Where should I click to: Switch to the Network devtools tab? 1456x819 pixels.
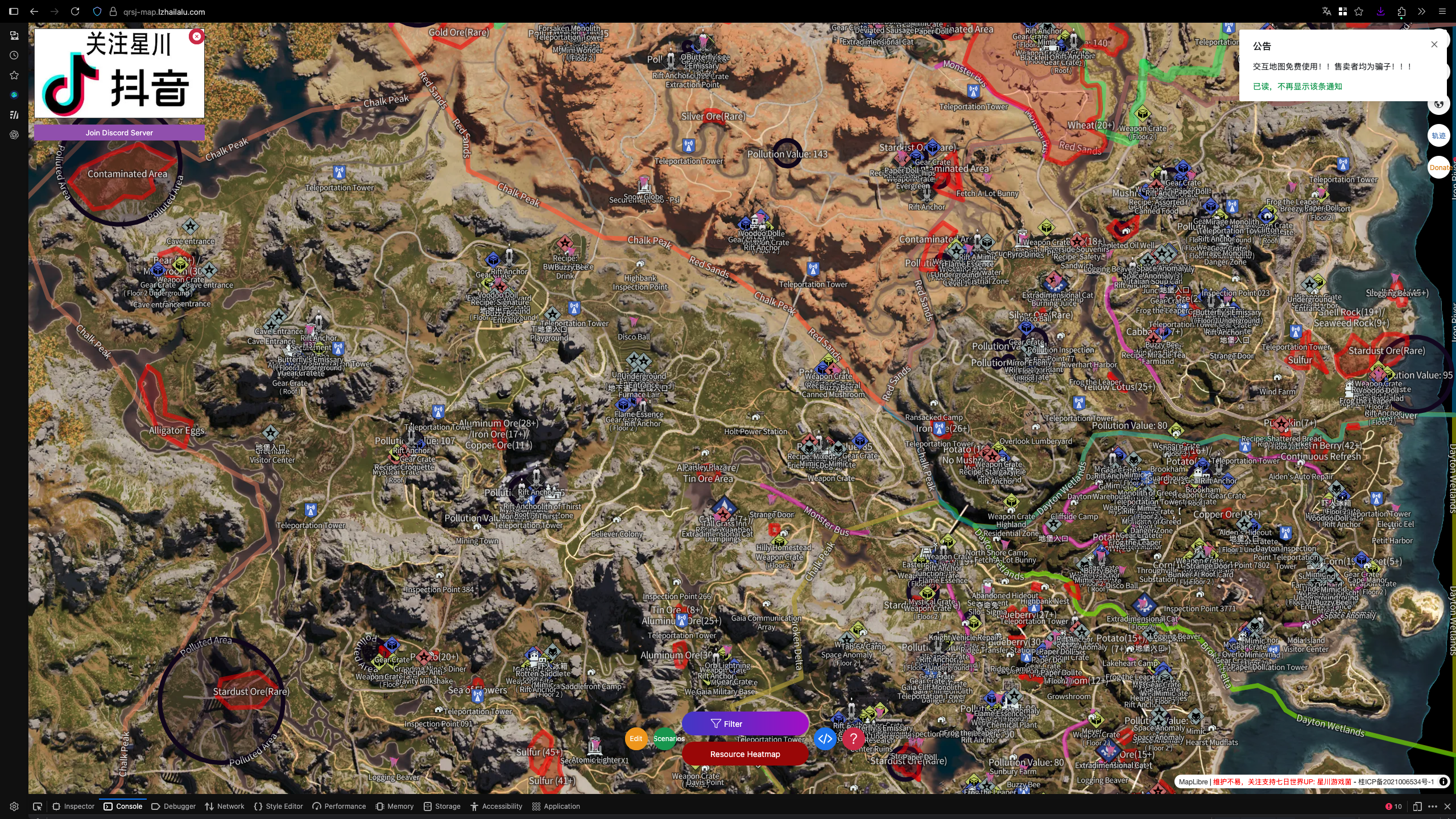pyautogui.click(x=225, y=806)
